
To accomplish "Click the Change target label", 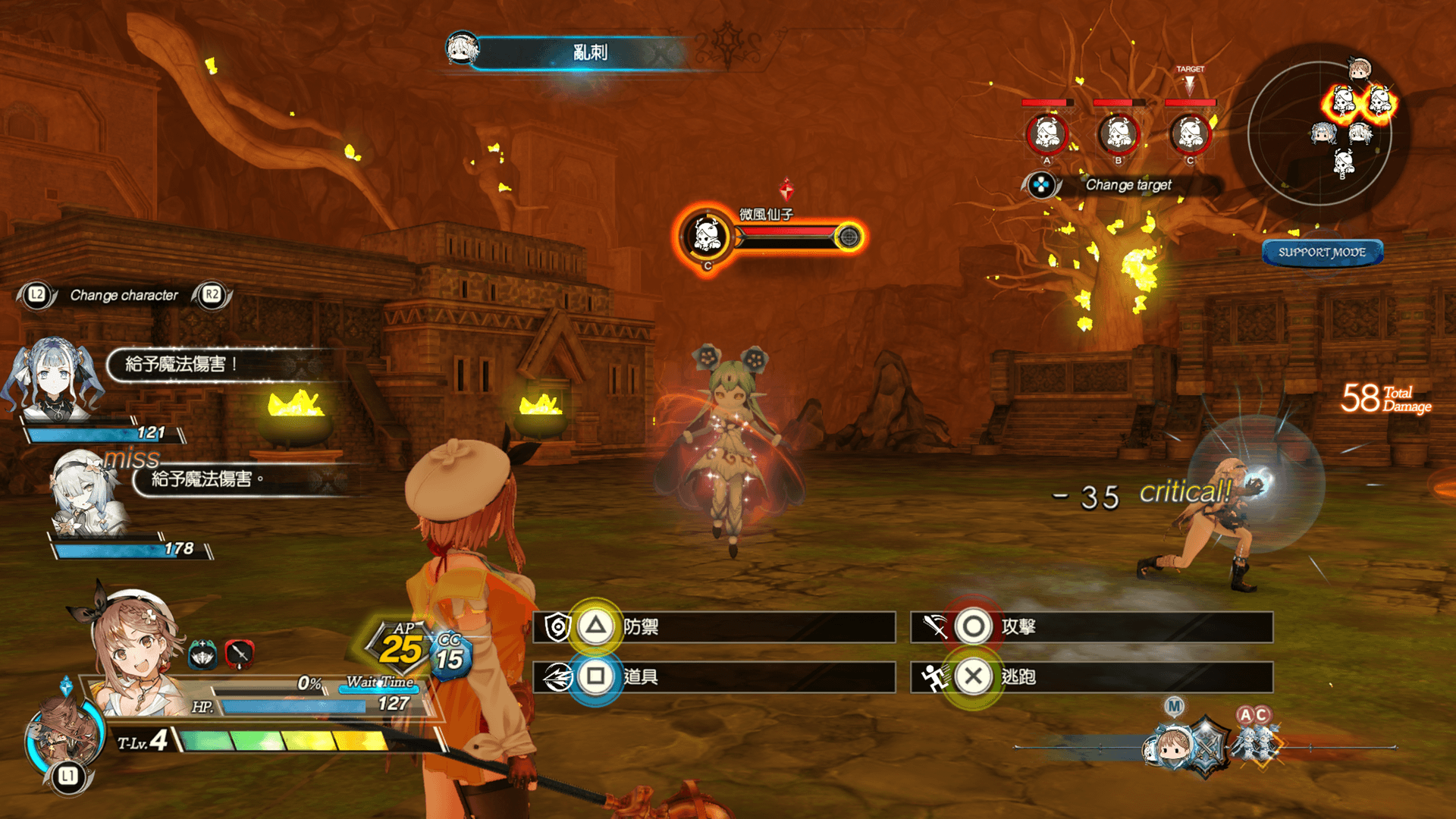I will (1128, 185).
